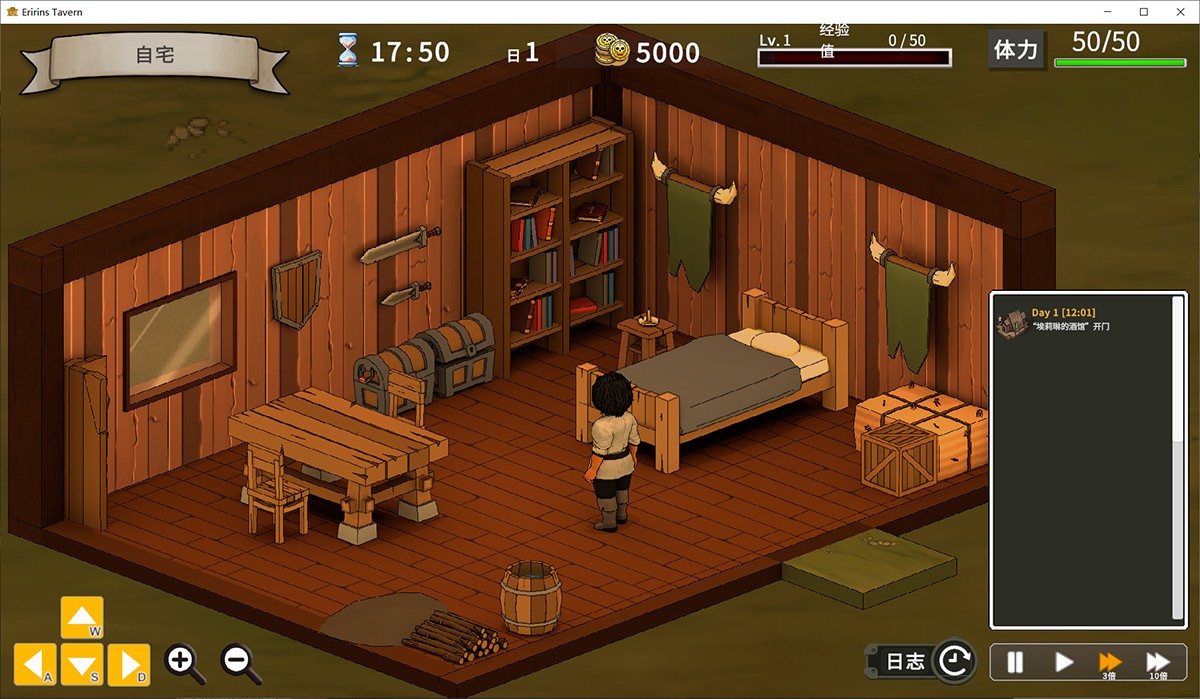Close the Eririns Tavern window
Screen dimensions: 1200x699
(1177, 12)
